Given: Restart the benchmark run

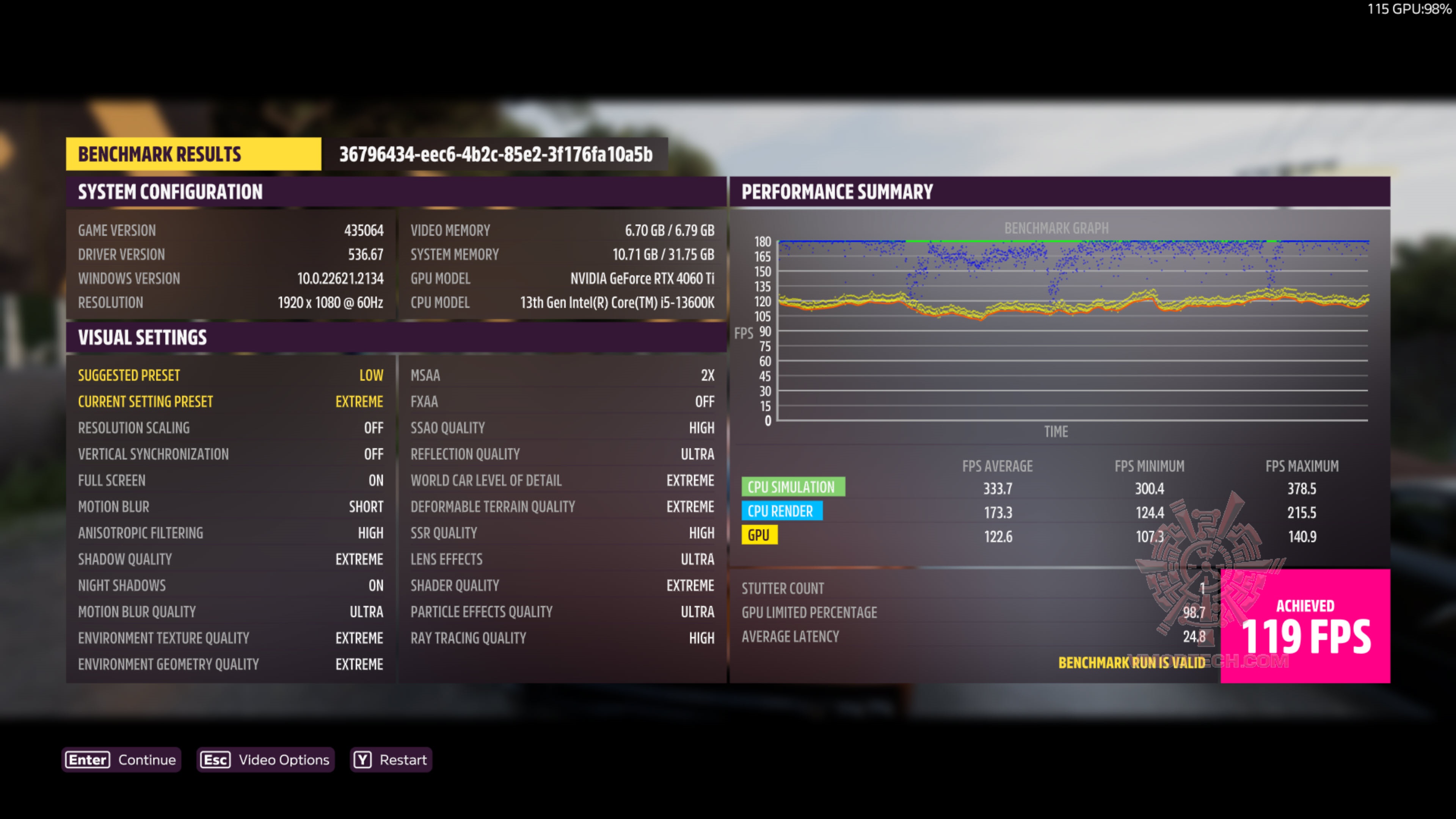Looking at the screenshot, I should pyautogui.click(x=391, y=759).
